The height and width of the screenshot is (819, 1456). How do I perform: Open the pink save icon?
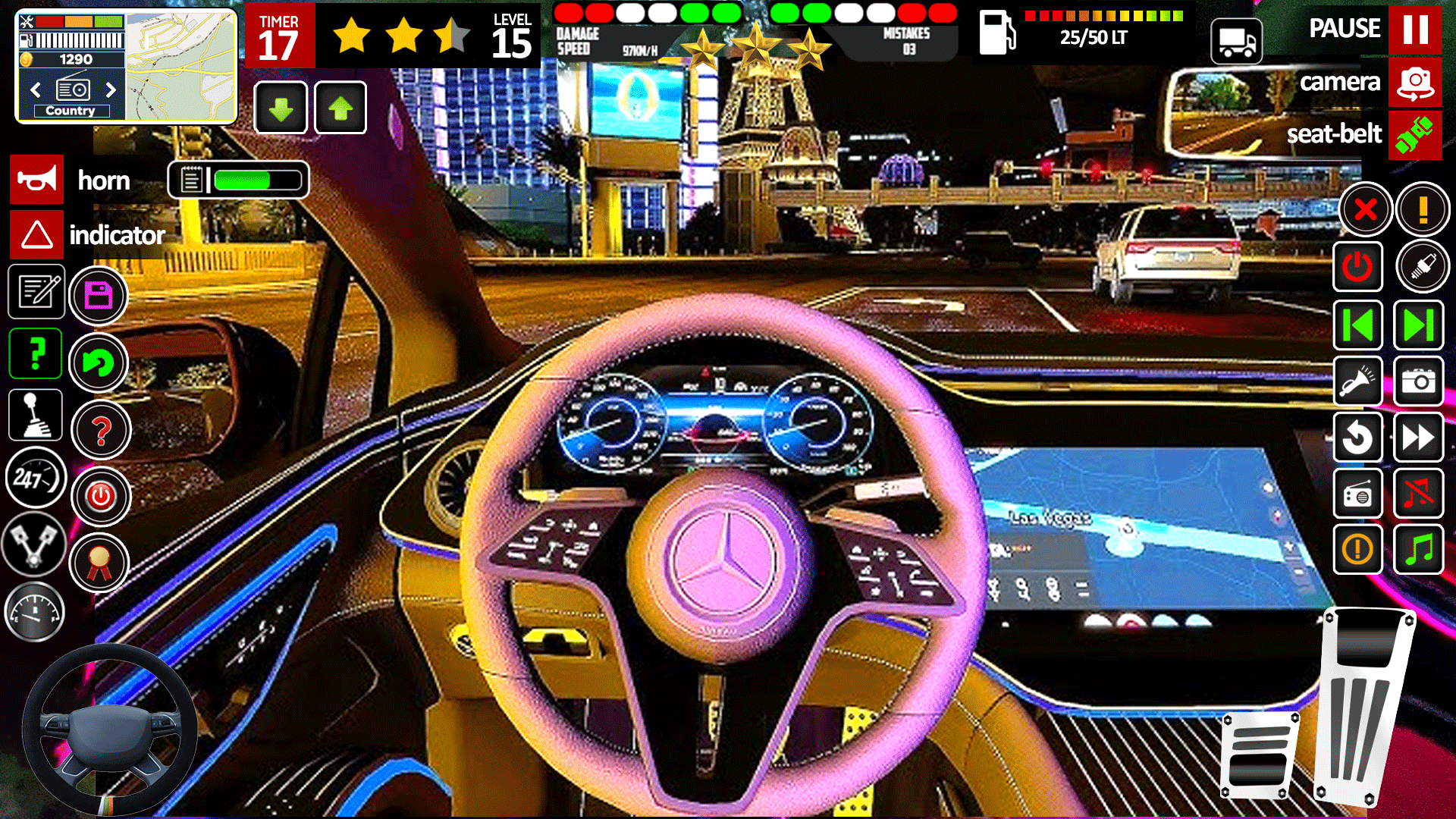[x=99, y=295]
